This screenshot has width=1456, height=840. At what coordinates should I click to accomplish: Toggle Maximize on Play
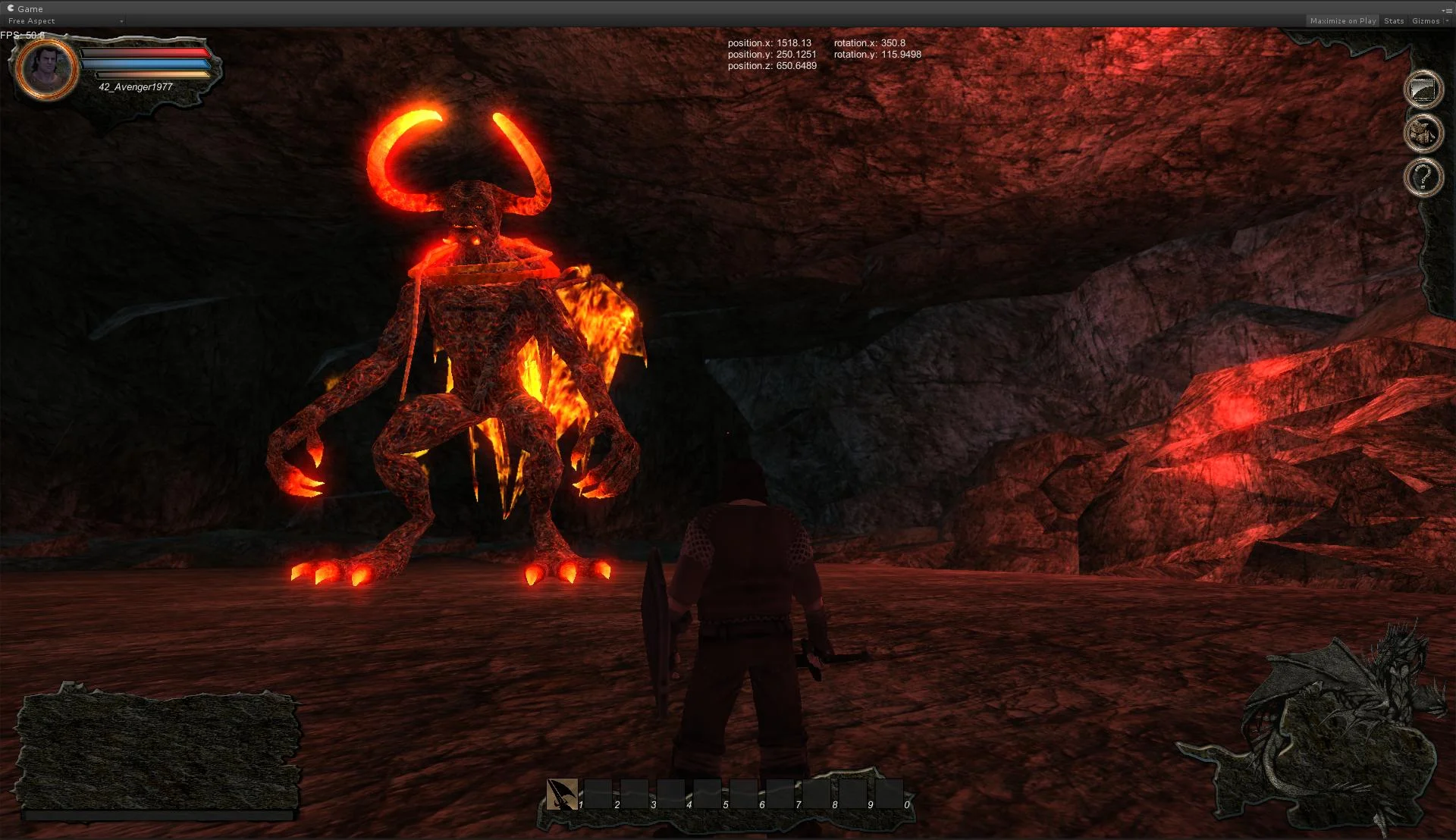pyautogui.click(x=1342, y=20)
